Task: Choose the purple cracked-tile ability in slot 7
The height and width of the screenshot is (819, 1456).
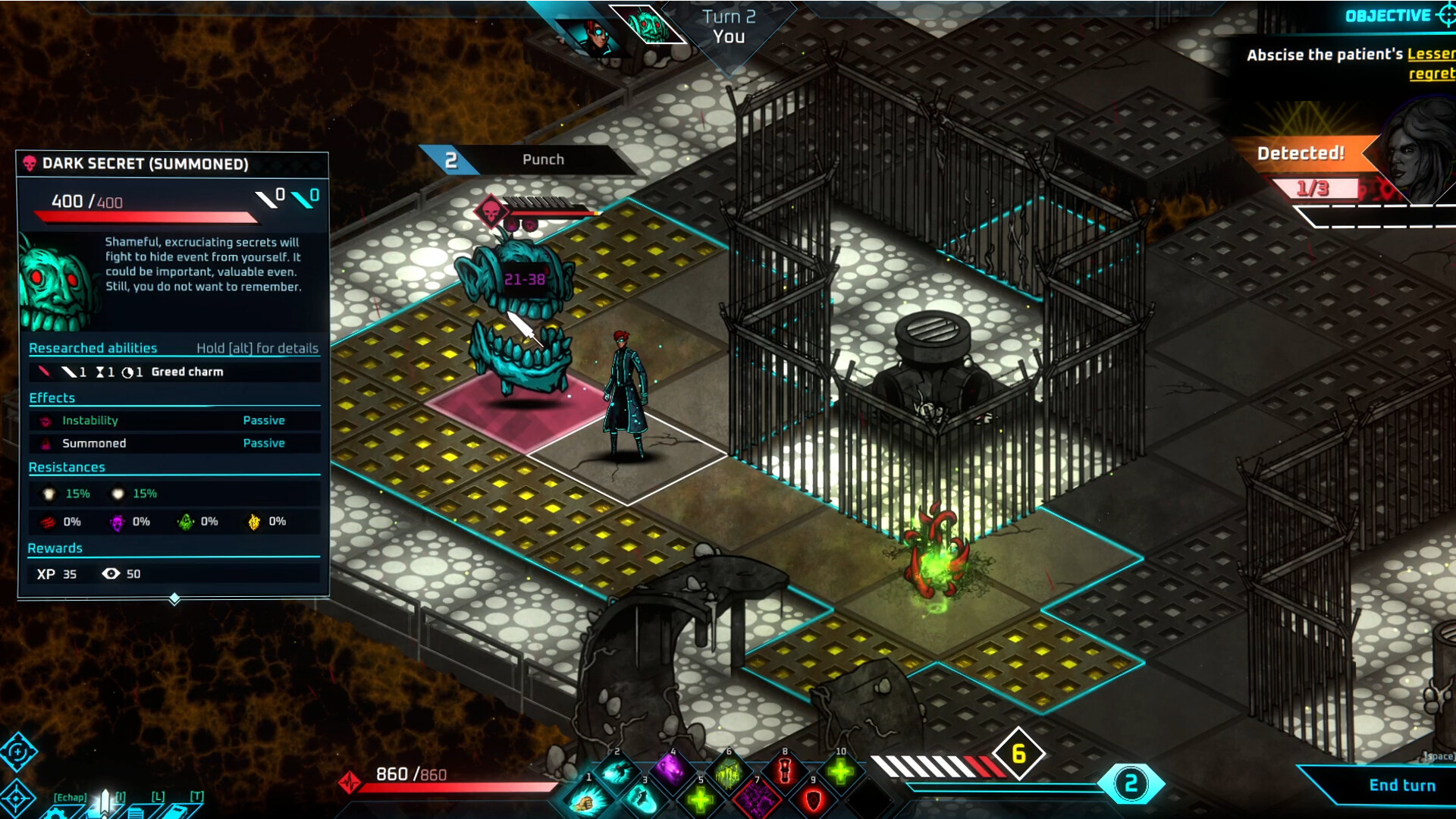Action: point(756,799)
